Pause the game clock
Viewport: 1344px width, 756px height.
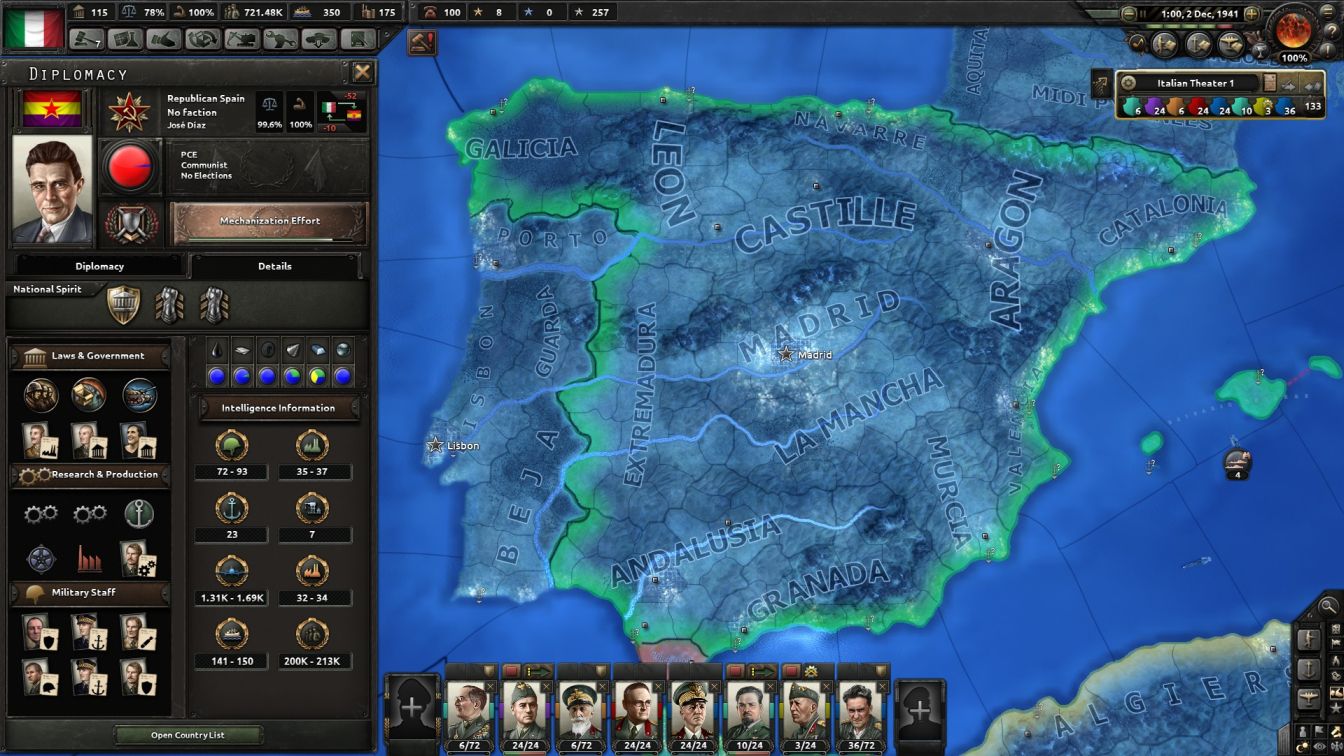(x=1143, y=13)
